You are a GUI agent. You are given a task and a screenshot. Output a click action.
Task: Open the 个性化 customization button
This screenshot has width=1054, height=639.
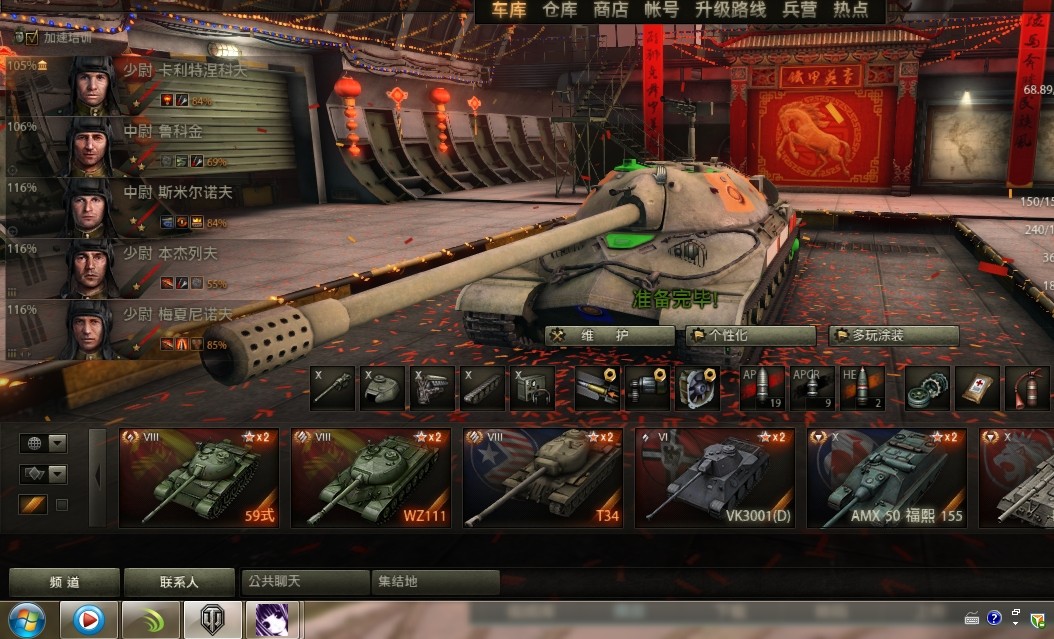(x=750, y=336)
